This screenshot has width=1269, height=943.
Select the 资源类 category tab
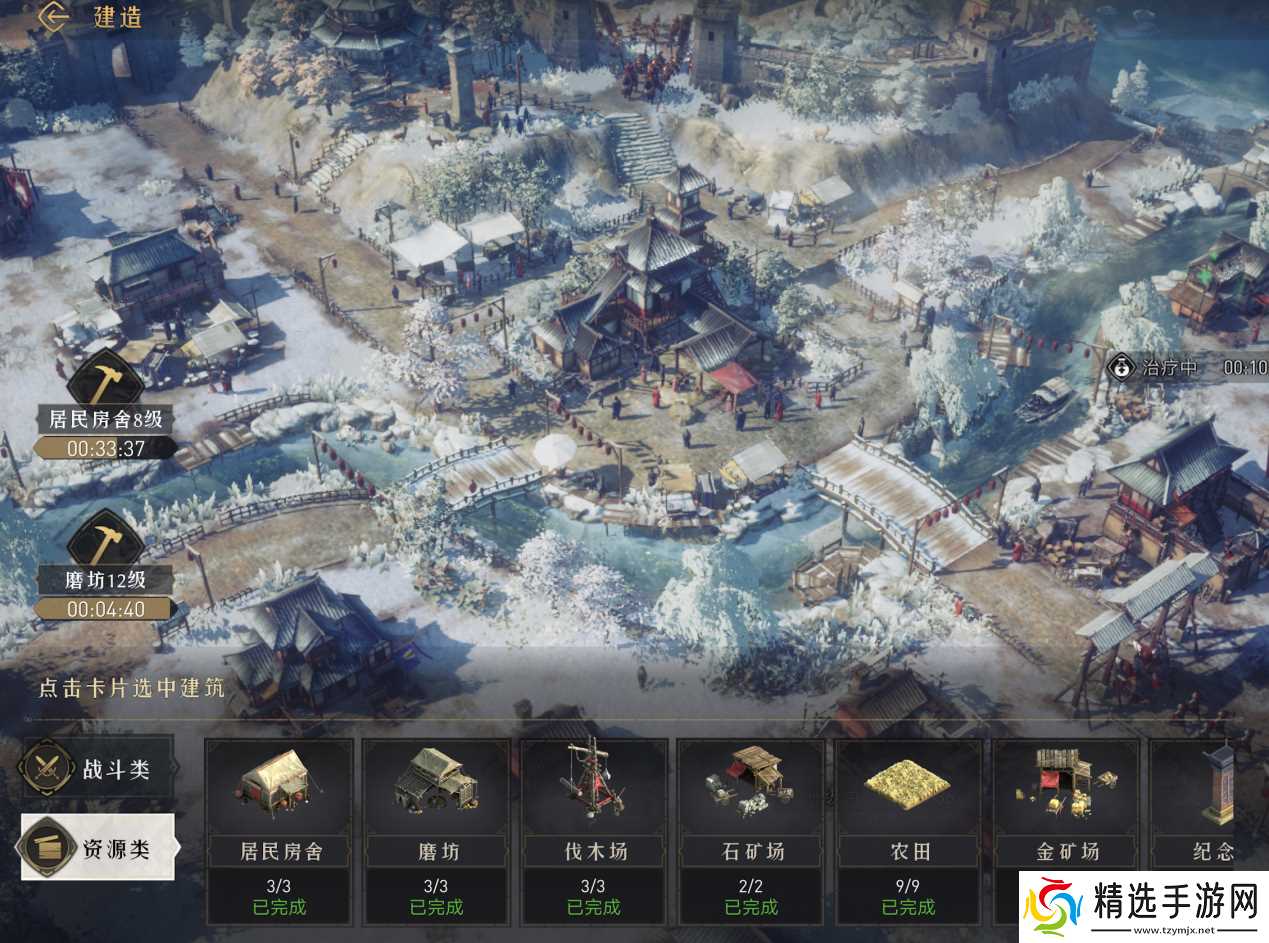pos(98,848)
